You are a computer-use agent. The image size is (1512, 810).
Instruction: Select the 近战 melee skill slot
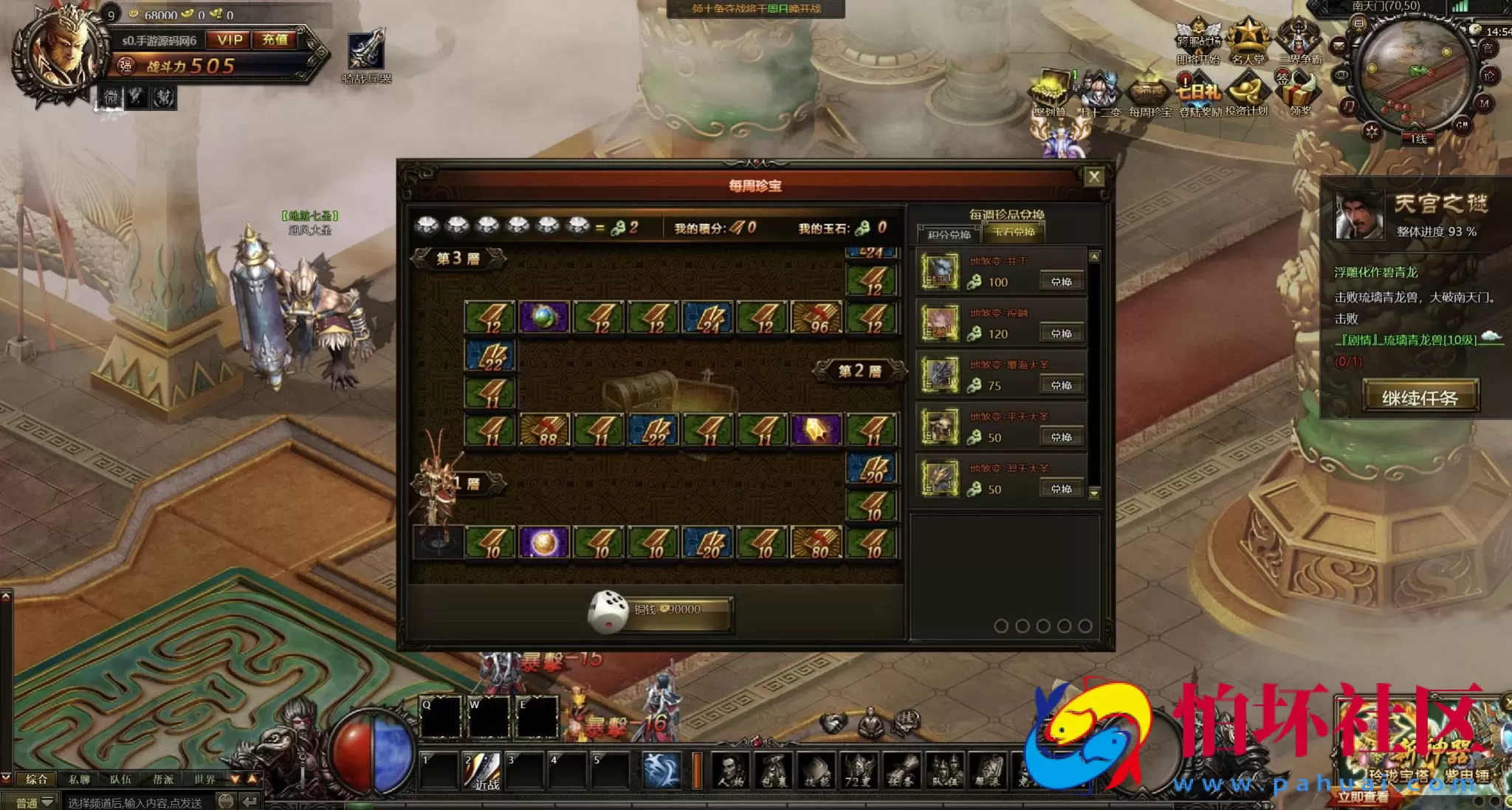coord(484,770)
